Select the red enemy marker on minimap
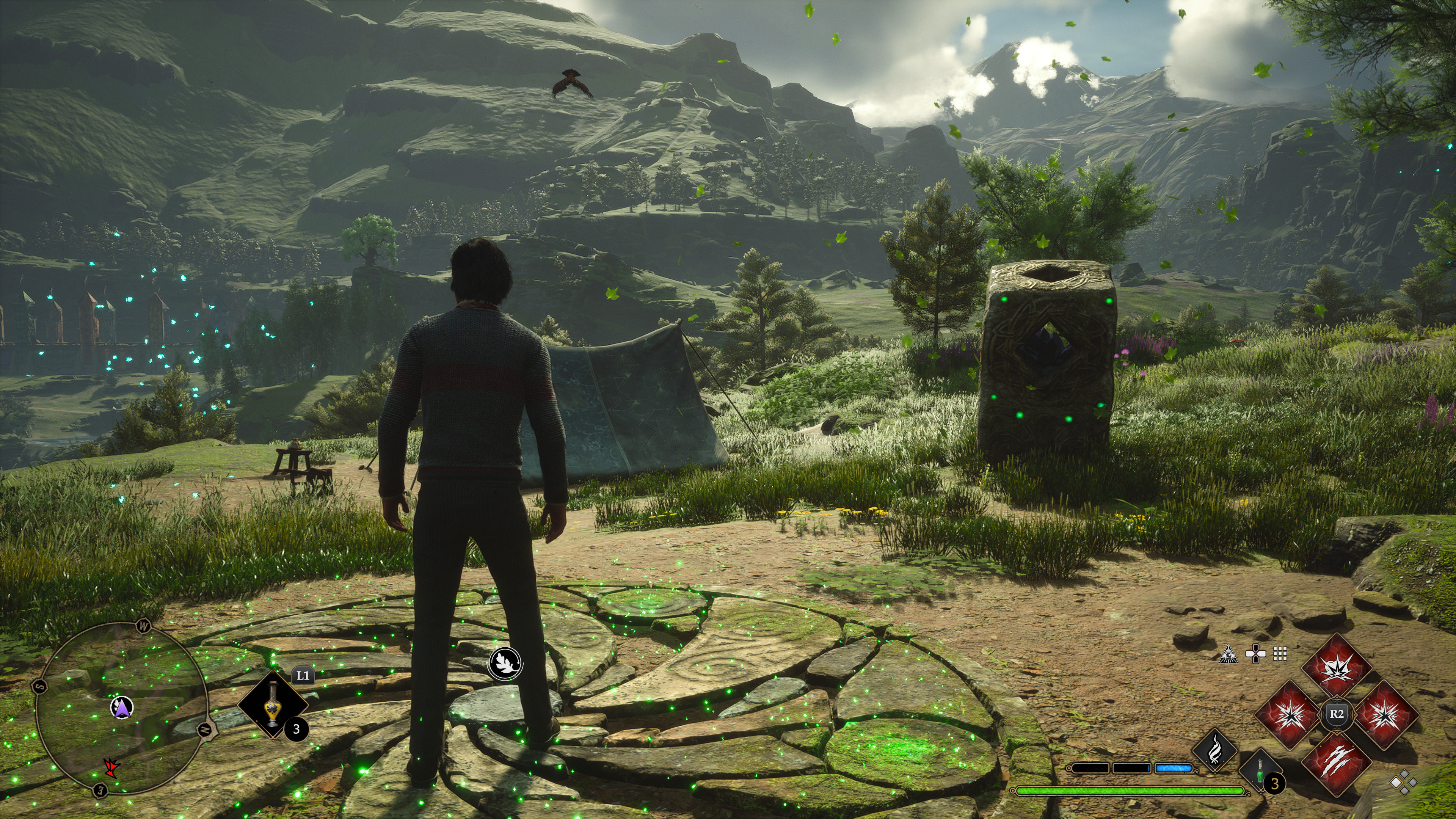The image size is (1456, 819). (111, 768)
